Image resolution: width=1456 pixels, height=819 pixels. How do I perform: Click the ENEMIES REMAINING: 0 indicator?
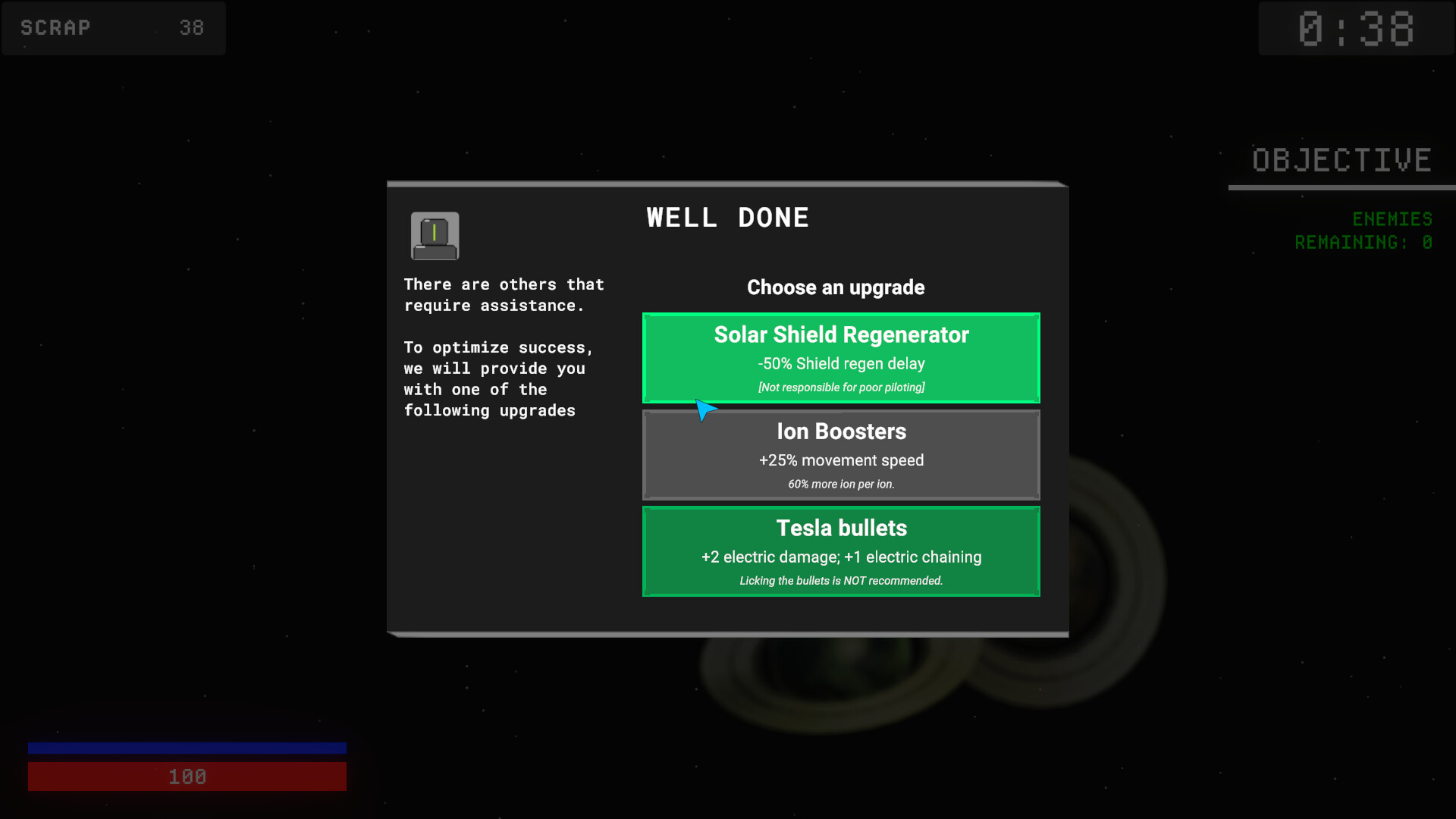coord(1363,230)
